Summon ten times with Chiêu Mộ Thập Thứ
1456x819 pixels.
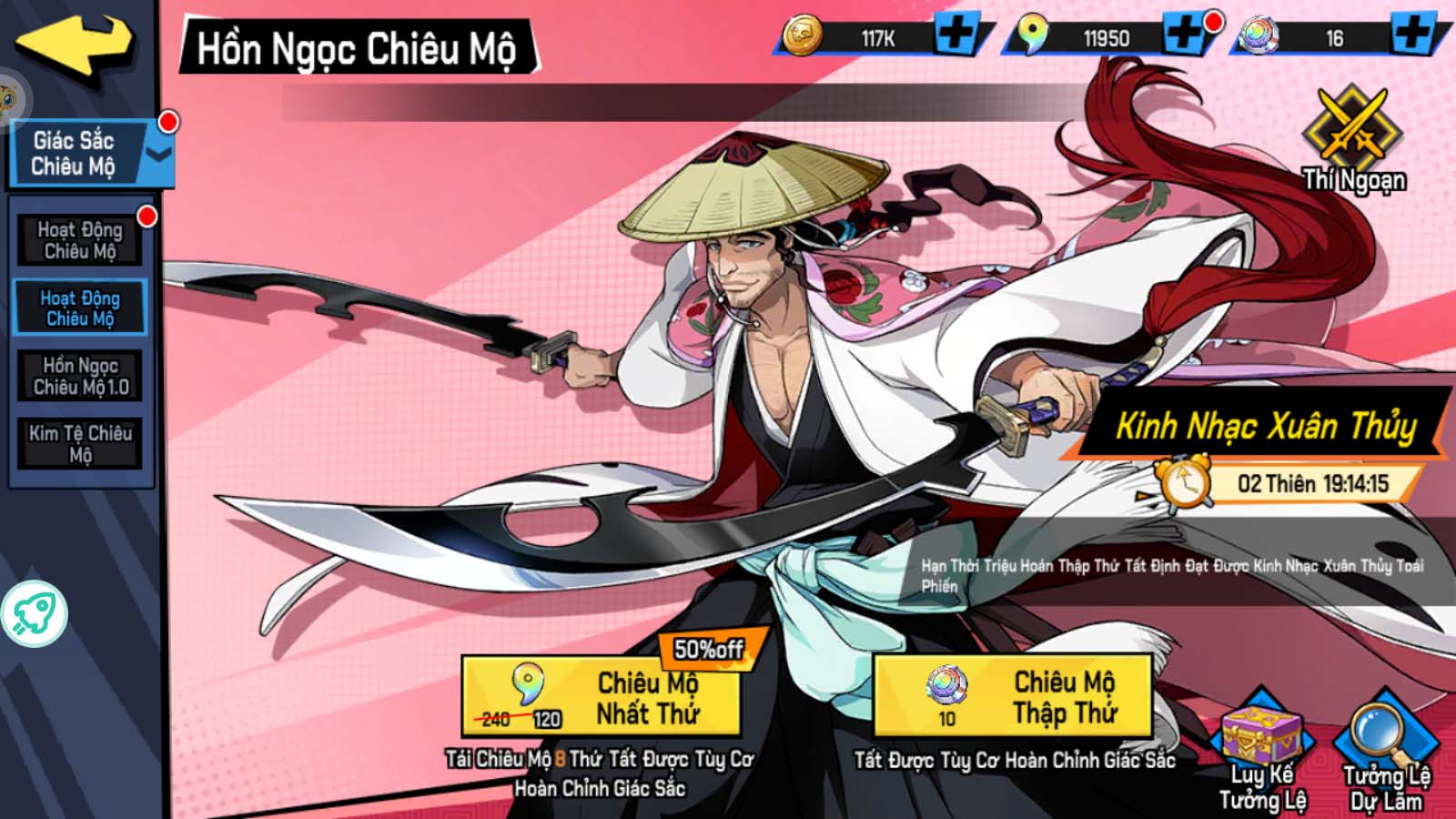coord(1012,697)
